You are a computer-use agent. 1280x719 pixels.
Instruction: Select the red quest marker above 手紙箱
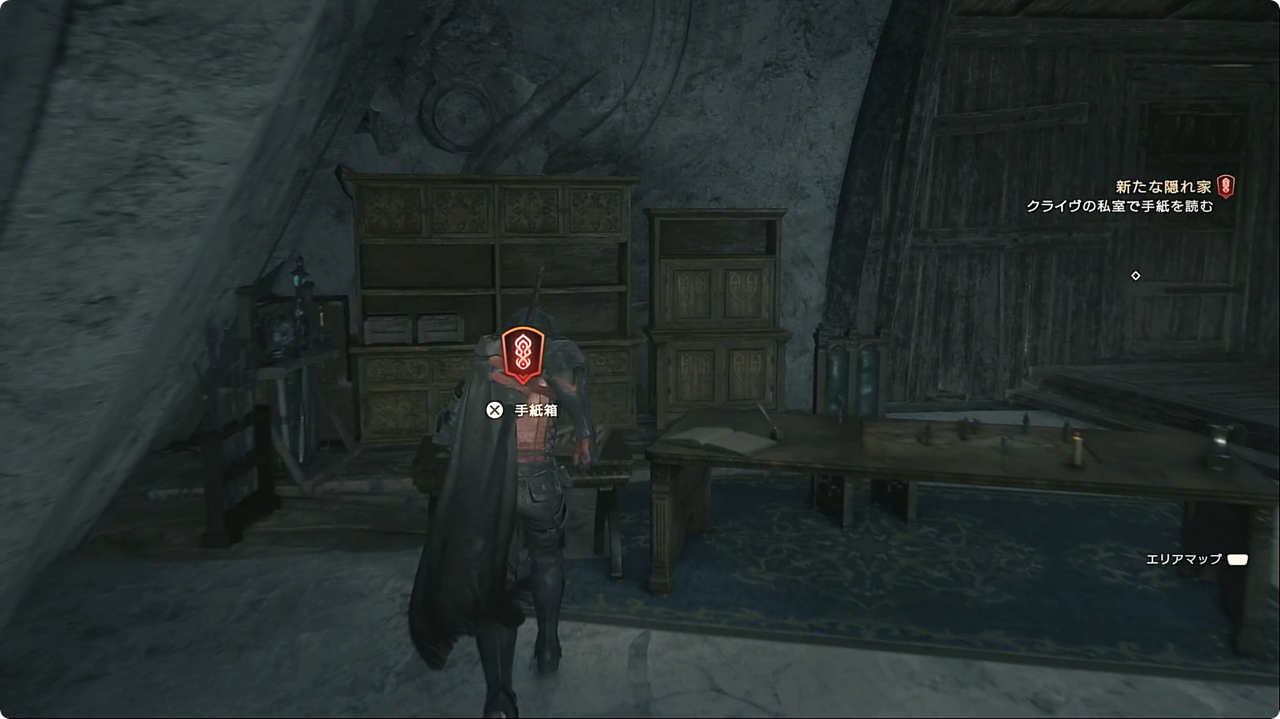click(523, 355)
